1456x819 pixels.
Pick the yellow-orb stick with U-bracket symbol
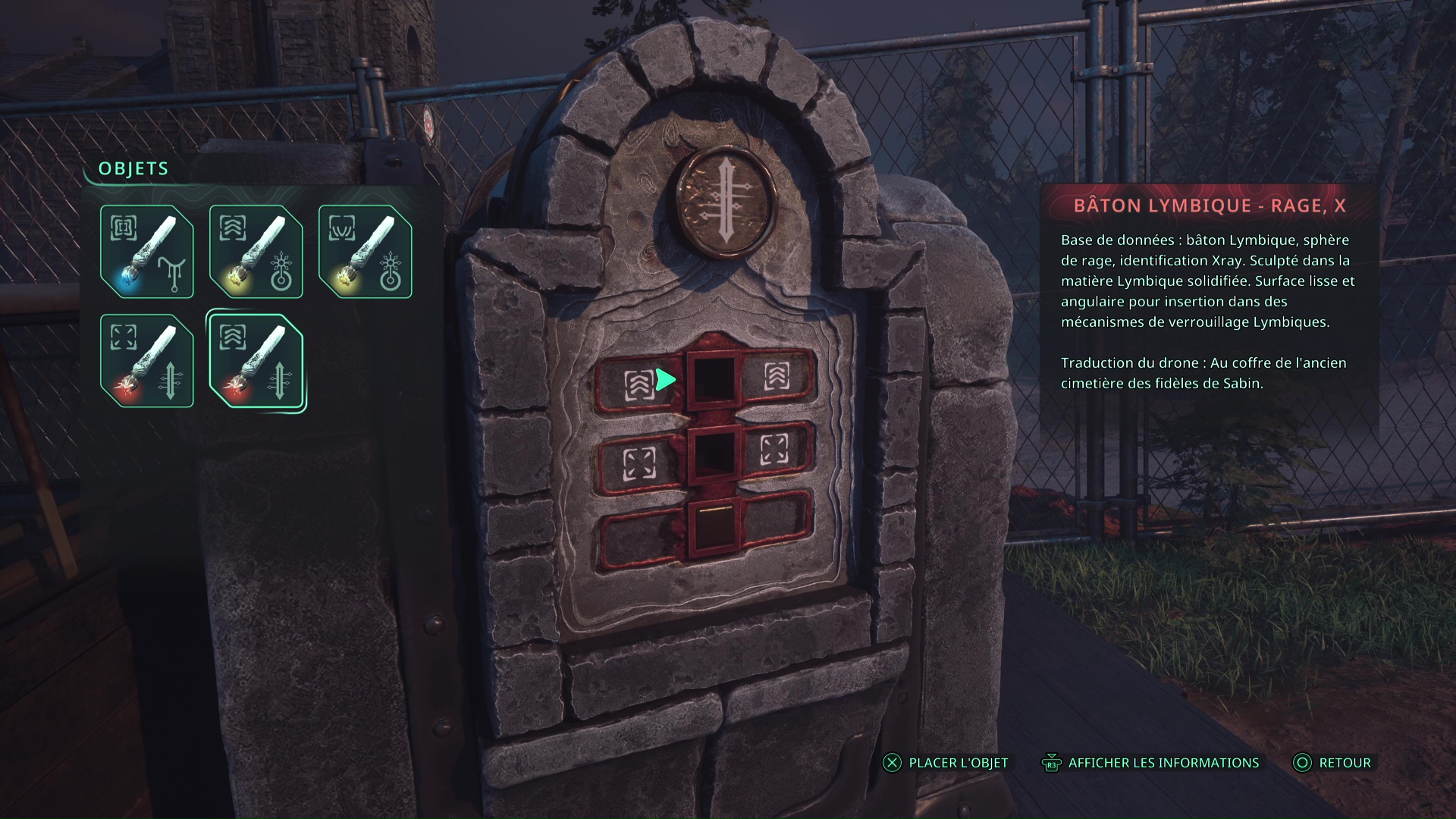pos(365,252)
